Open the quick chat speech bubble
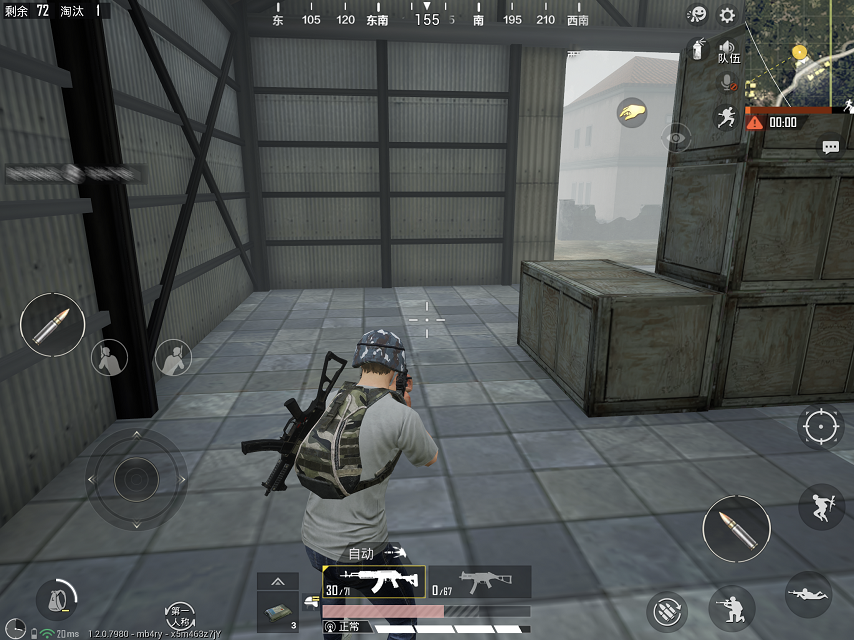This screenshot has height=640, width=854. (830, 147)
